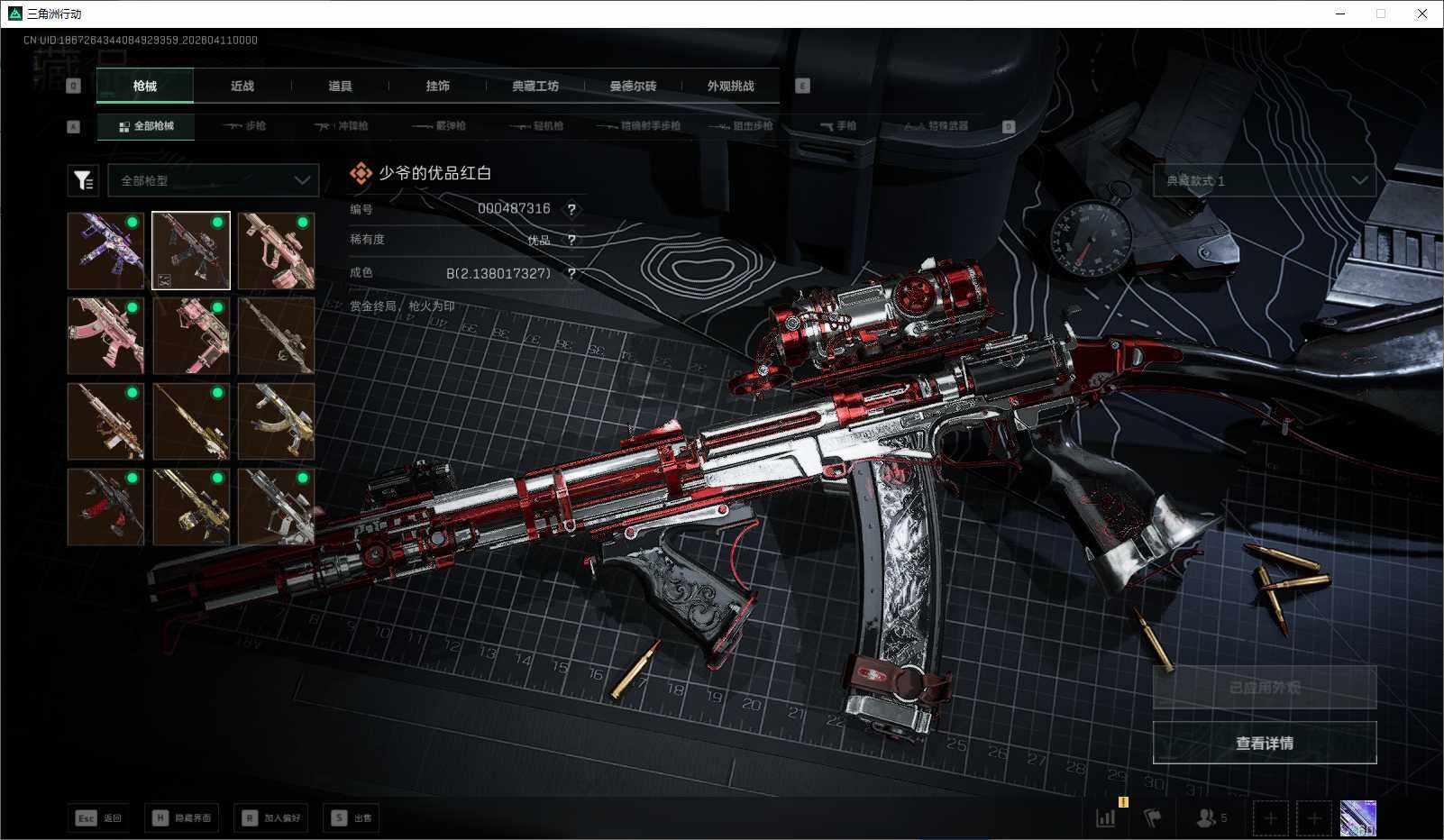Screen dimensions: 1444x840
Task: Click the filter funnel icon
Action: pyautogui.click(x=83, y=180)
